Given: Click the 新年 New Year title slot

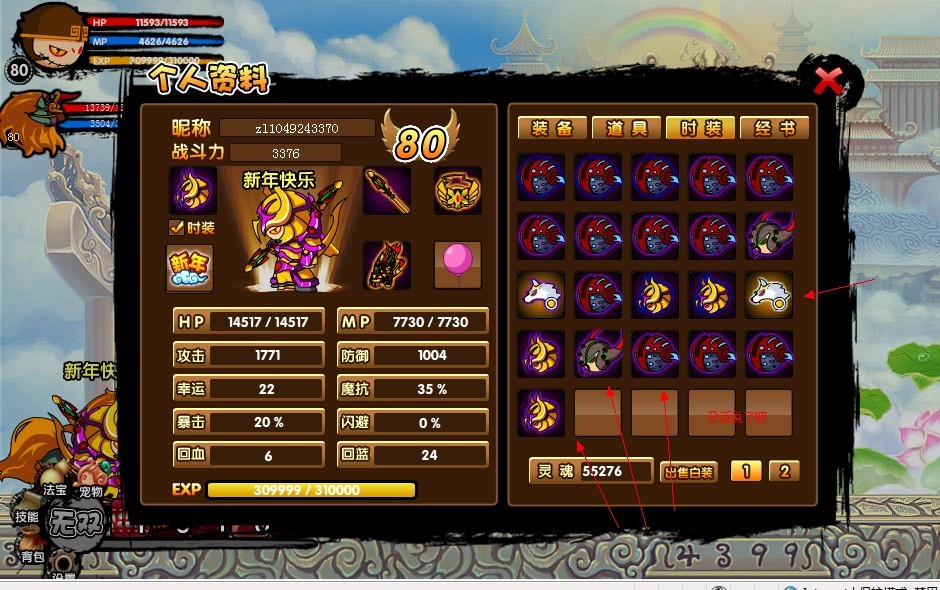Looking at the screenshot, I should pyautogui.click(x=189, y=267).
